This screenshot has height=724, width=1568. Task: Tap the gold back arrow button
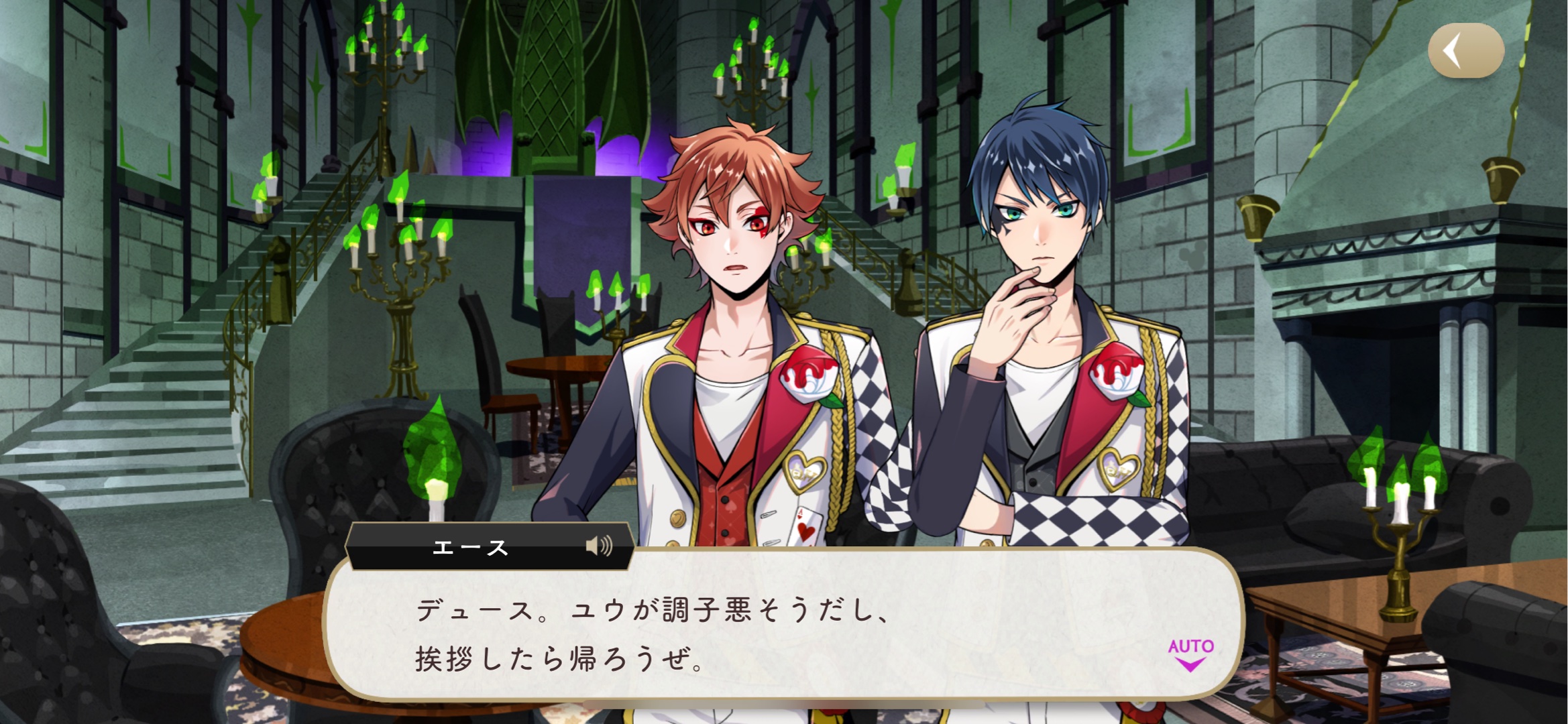[1465, 51]
